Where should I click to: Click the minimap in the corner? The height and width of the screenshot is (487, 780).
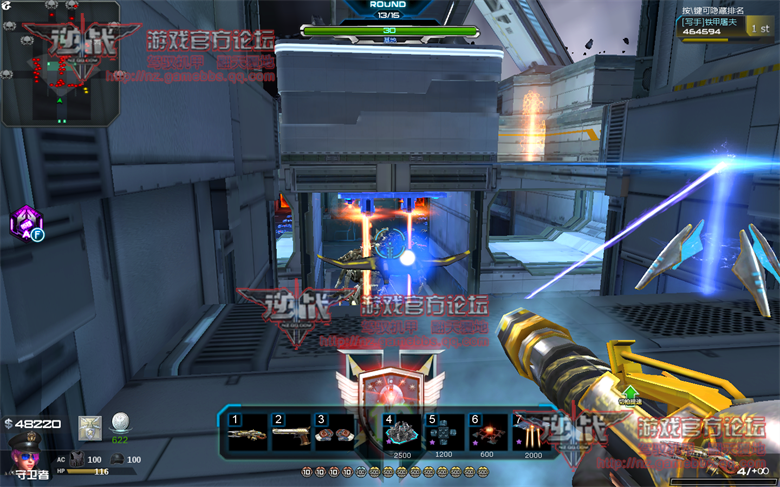60,63
